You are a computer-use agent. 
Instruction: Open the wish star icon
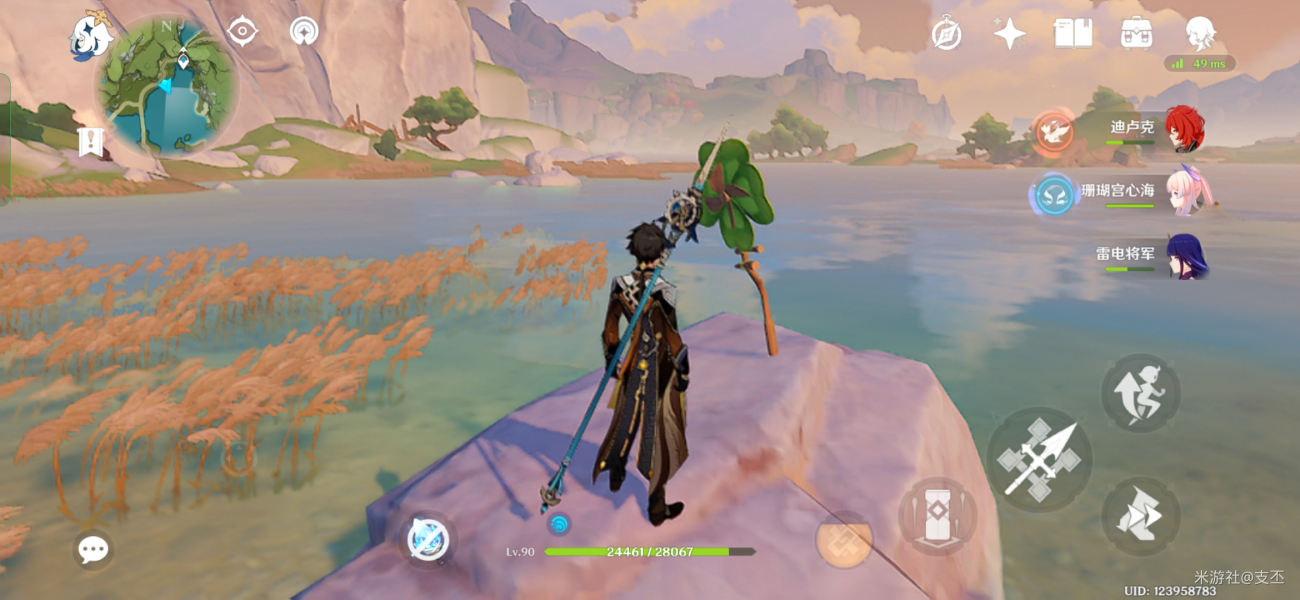point(1009,33)
